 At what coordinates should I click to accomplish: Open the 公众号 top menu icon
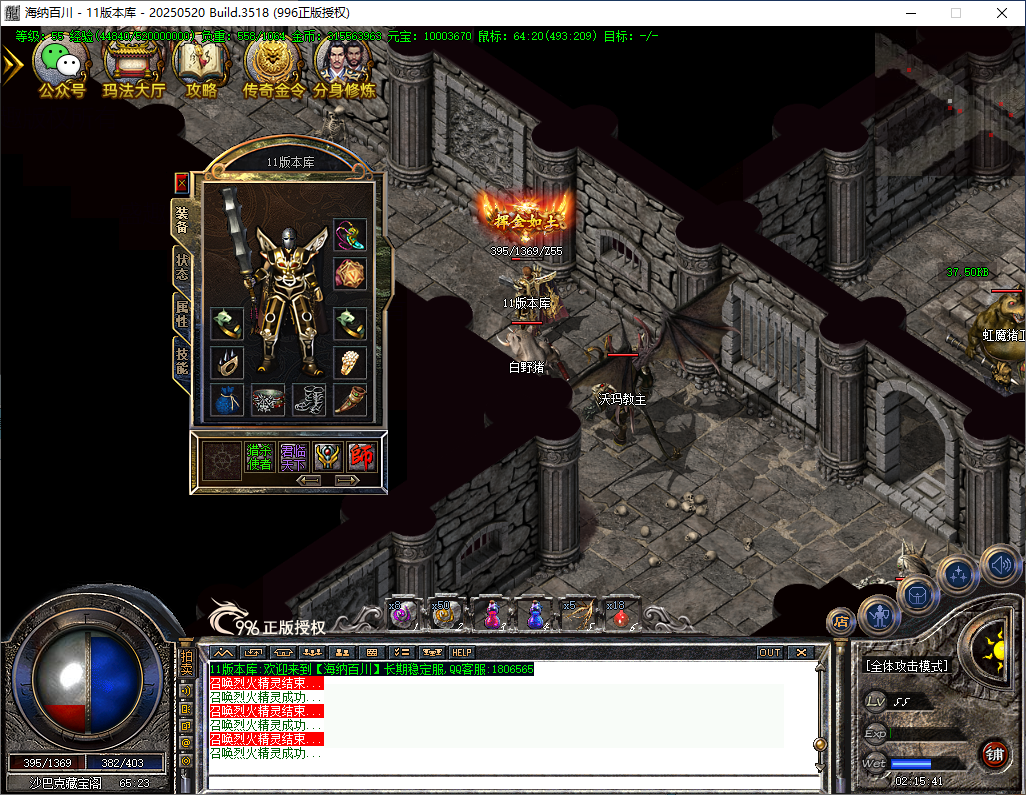62,67
